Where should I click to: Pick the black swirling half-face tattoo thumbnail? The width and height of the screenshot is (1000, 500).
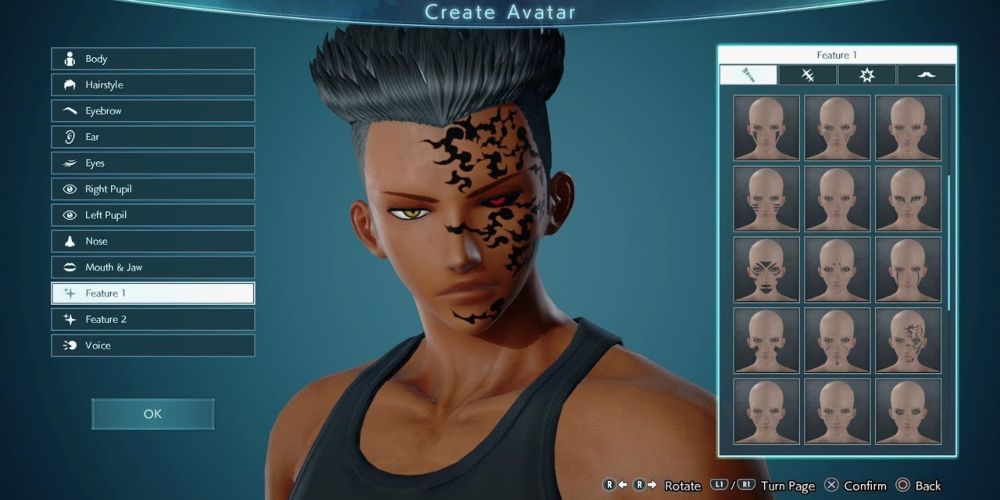pyautogui.click(x=908, y=340)
